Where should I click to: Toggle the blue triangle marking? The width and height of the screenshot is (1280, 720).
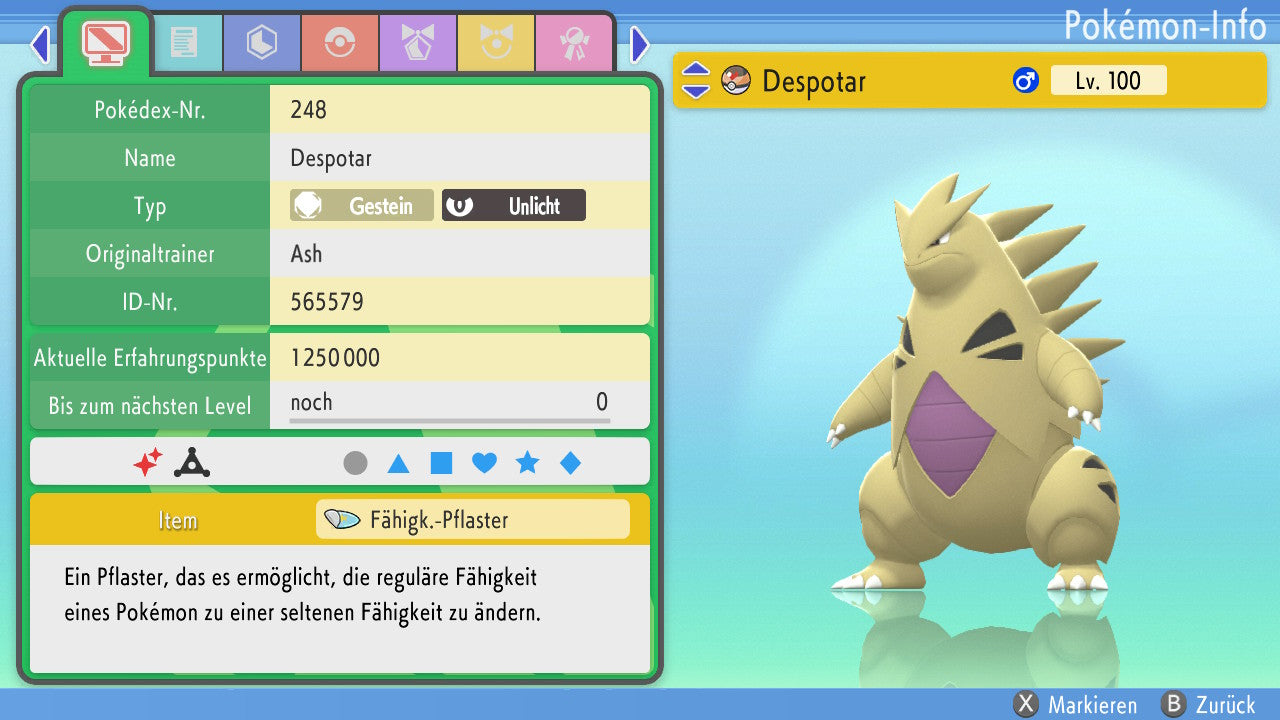click(x=398, y=463)
